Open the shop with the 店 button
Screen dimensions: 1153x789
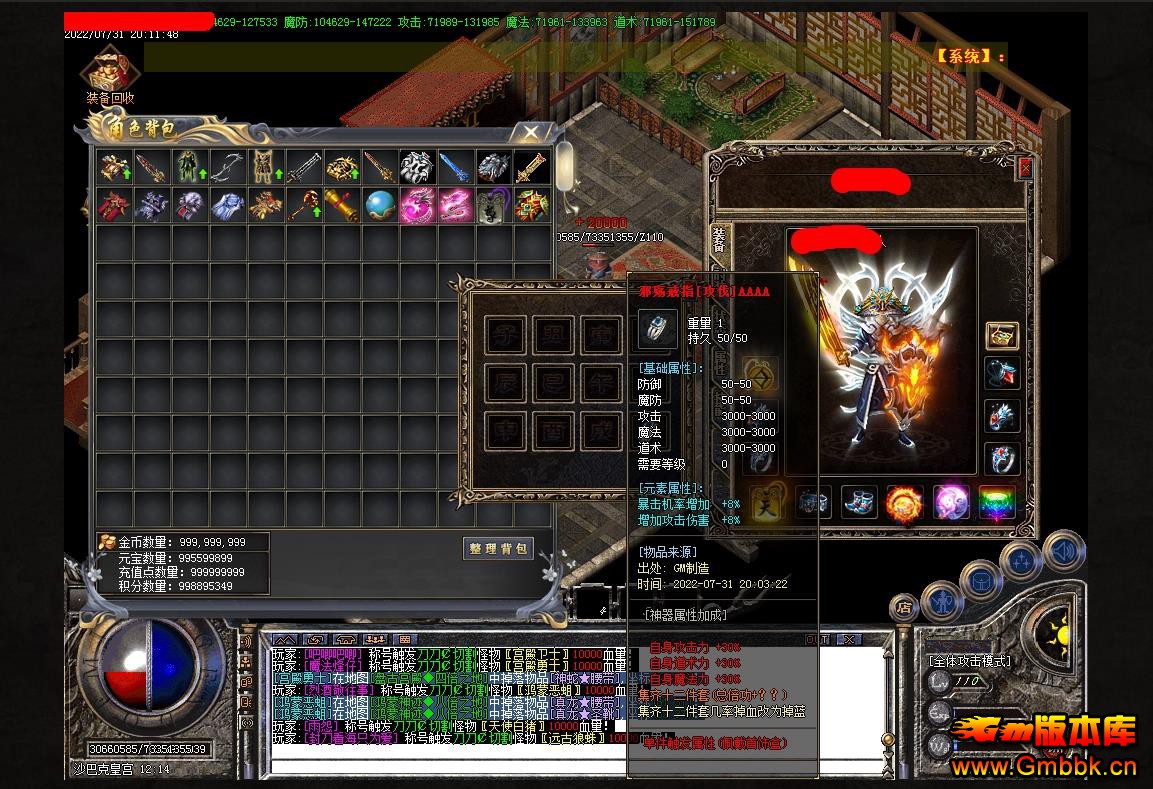pos(904,606)
